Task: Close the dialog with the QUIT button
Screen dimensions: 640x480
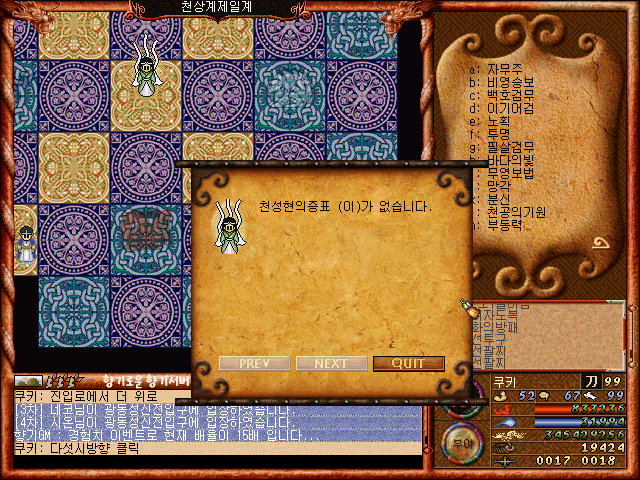Action: [408, 363]
